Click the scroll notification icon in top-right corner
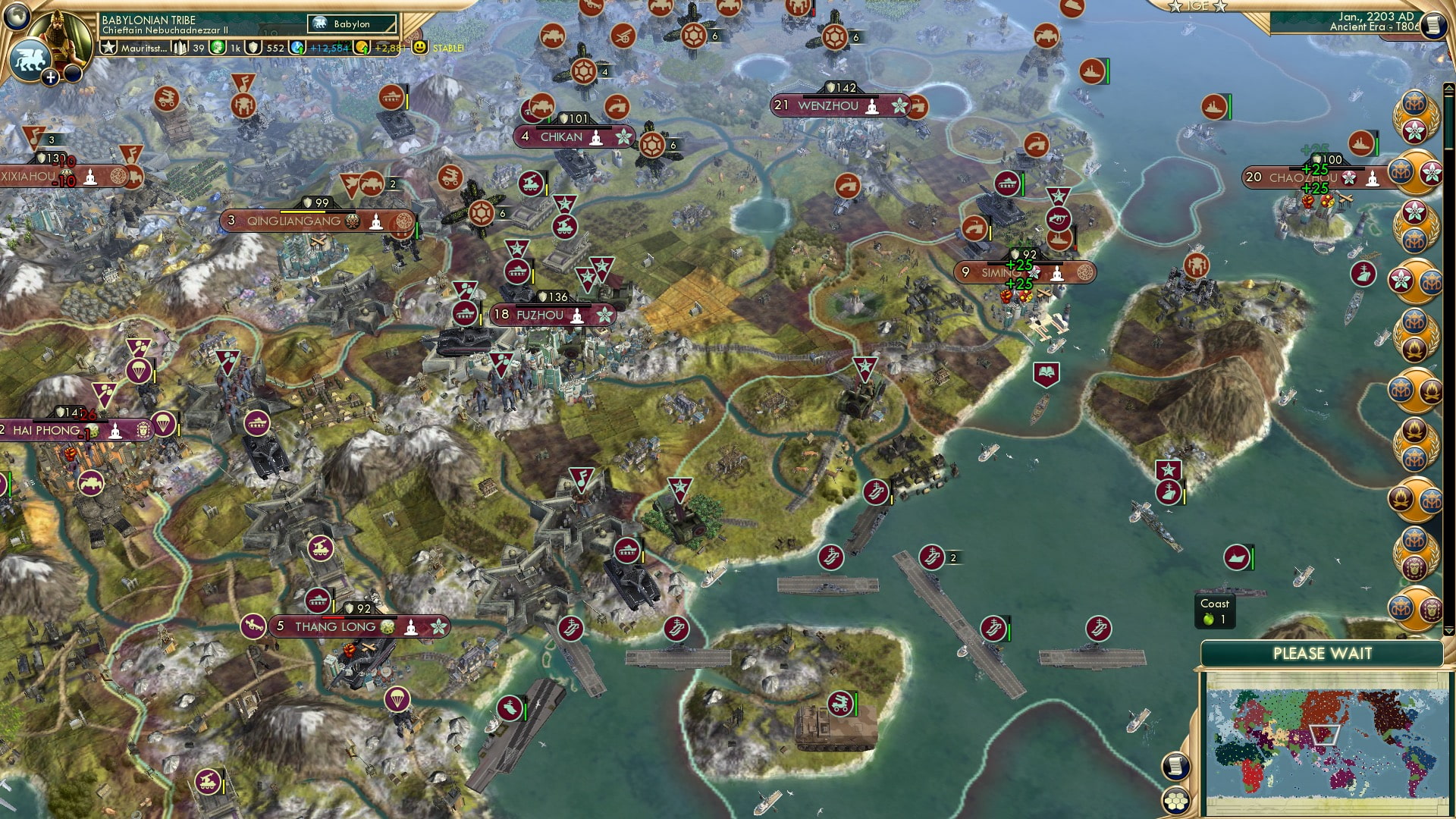 pyautogui.click(x=1433, y=25)
